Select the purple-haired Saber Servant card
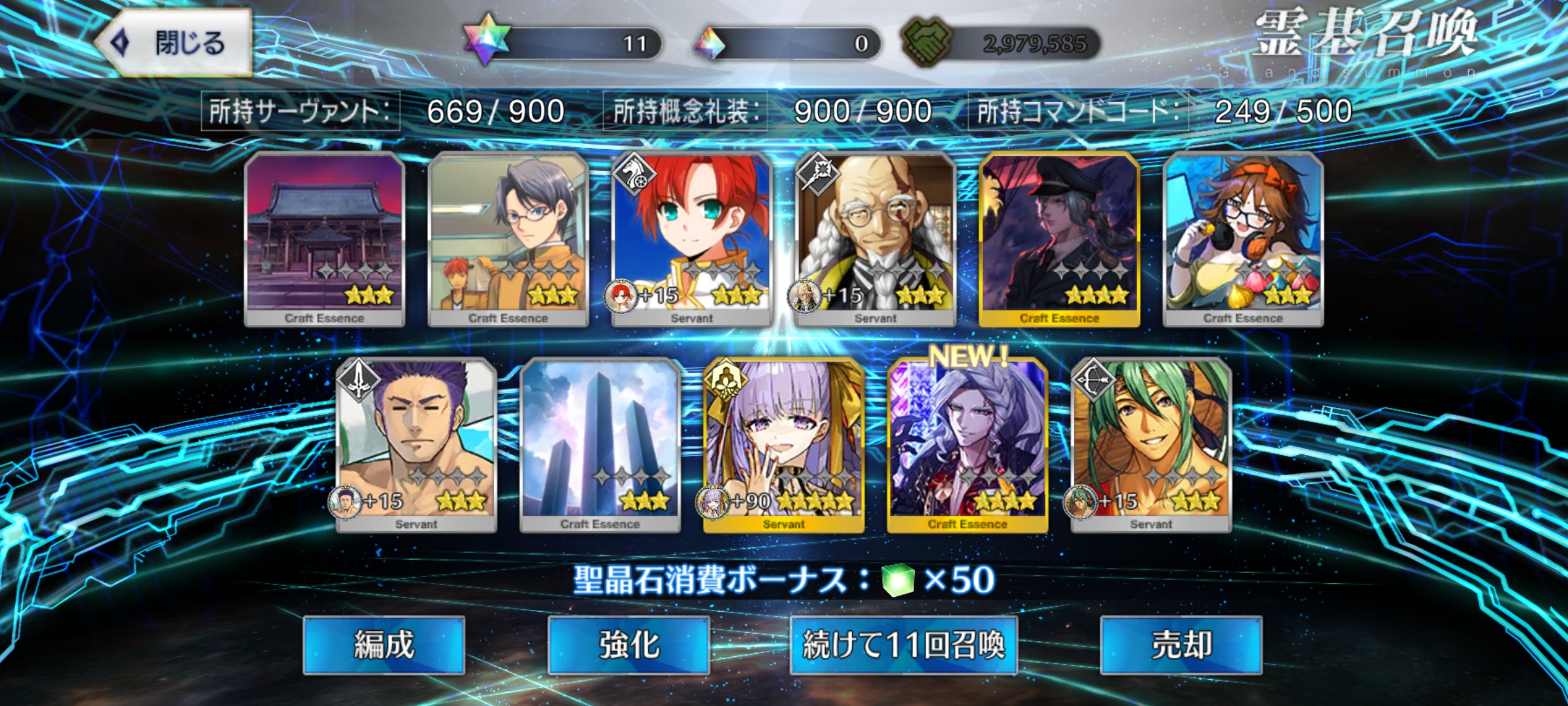Image resolution: width=1568 pixels, height=706 pixels. (416, 445)
